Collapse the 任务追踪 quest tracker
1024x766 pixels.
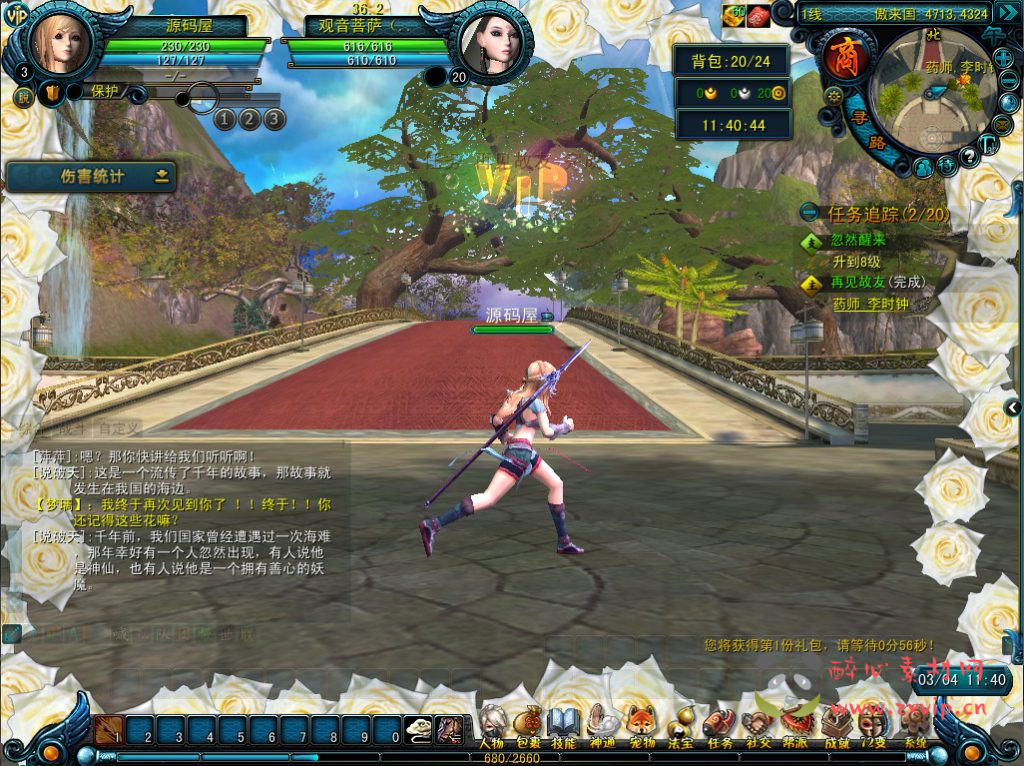pos(810,213)
